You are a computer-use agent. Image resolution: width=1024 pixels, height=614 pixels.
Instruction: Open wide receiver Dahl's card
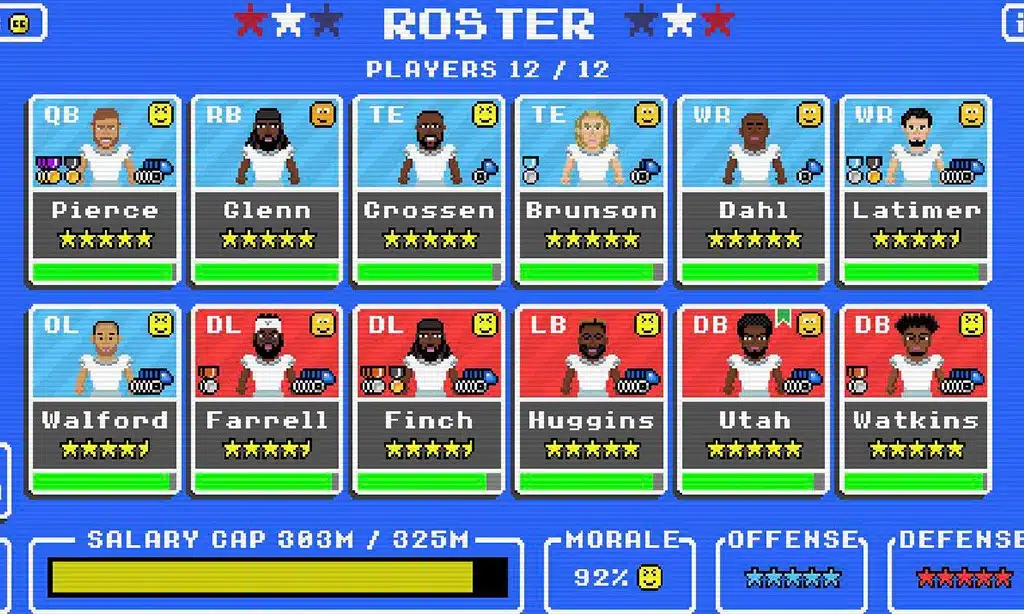[x=753, y=190]
